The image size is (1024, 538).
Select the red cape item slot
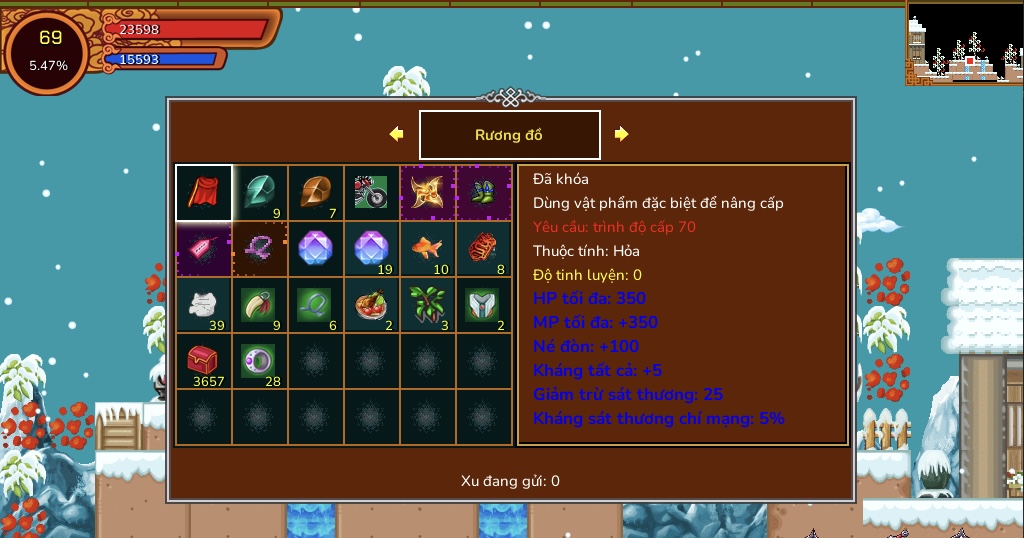pyautogui.click(x=204, y=192)
